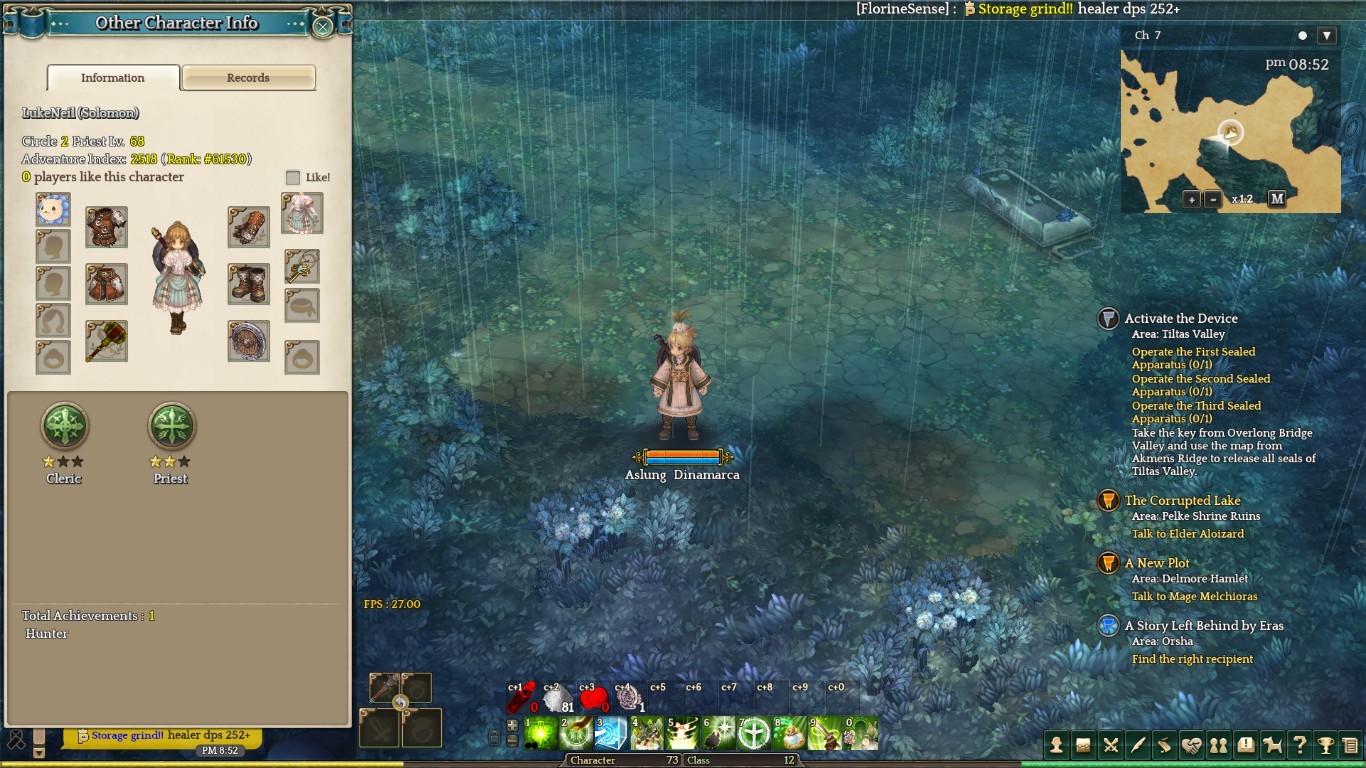Click the Priest class emblem

(x=171, y=427)
